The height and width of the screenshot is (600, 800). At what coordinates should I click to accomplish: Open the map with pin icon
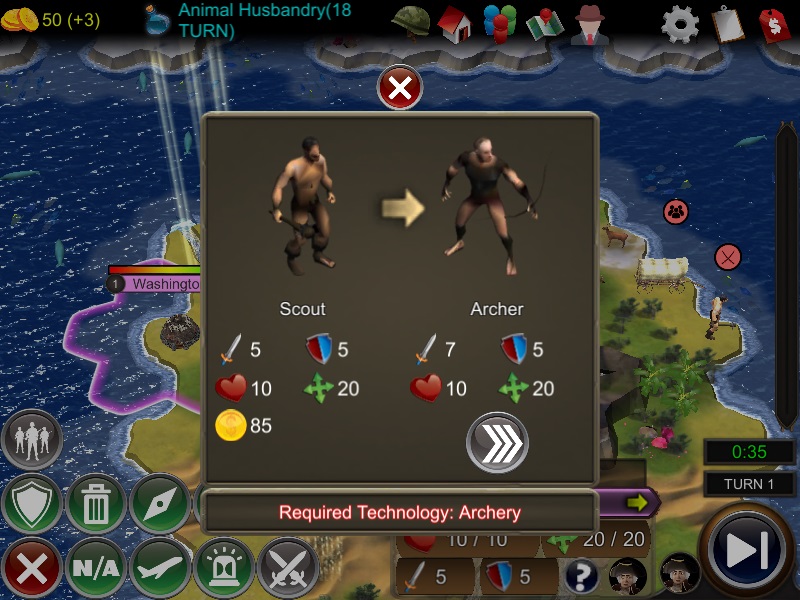pos(545,23)
